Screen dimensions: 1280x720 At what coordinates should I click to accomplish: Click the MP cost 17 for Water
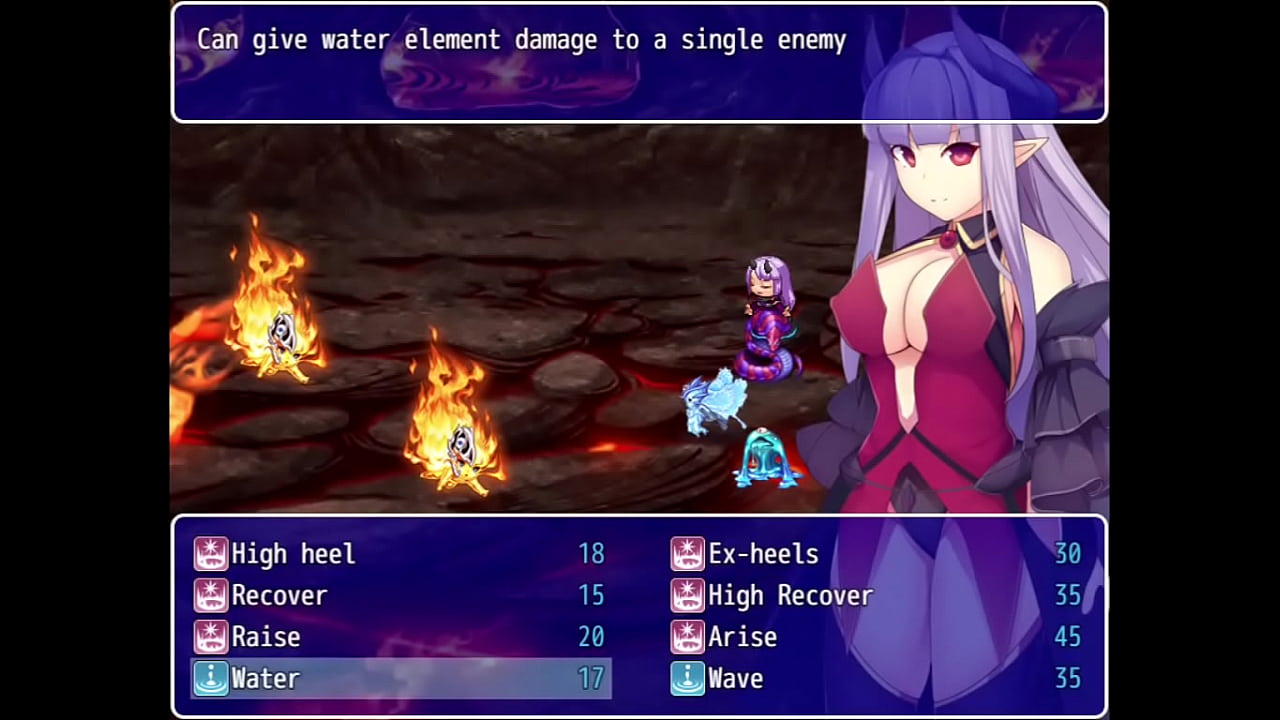591,678
